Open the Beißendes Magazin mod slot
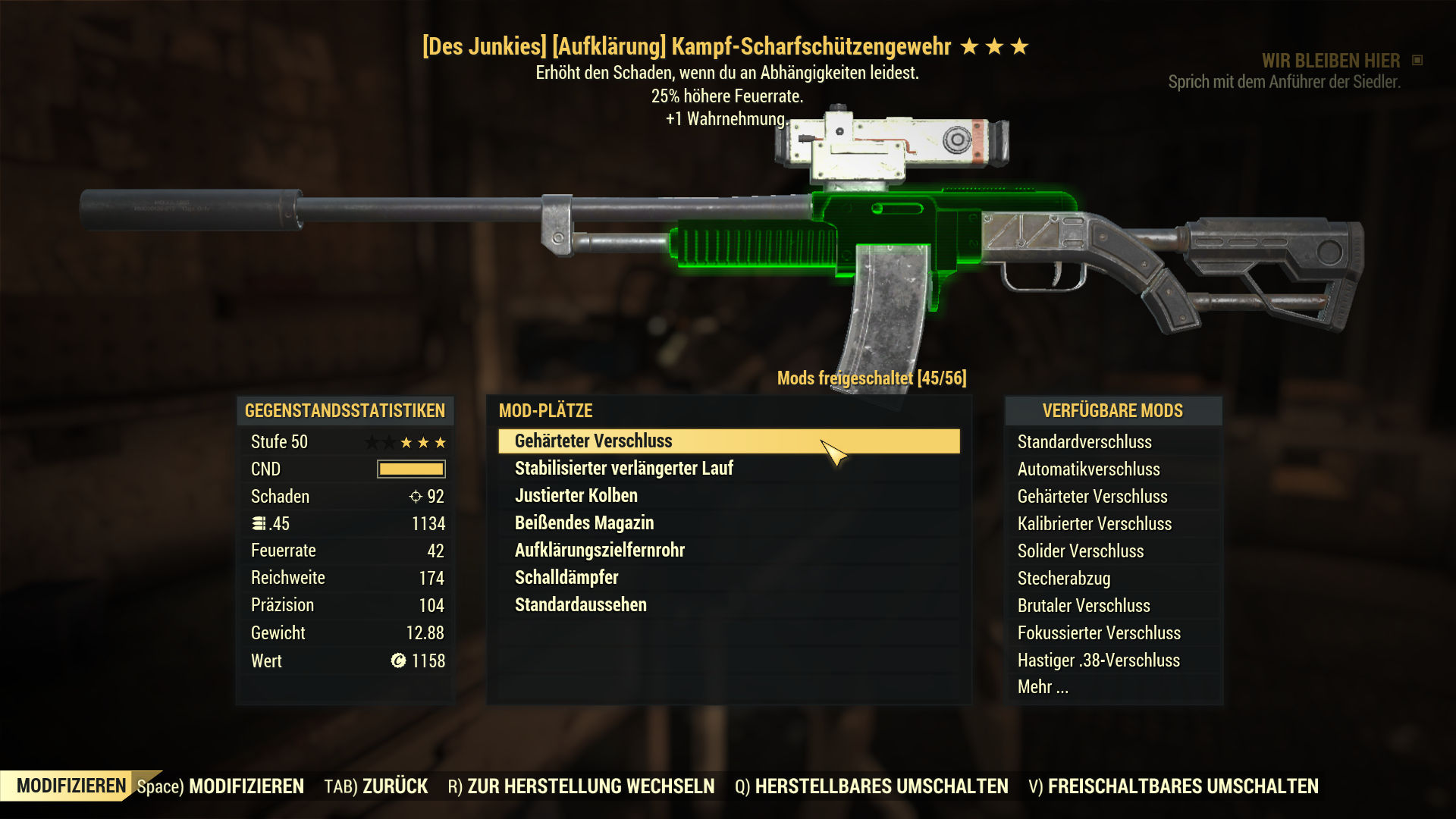Screen dimensions: 1456x819 click(x=584, y=523)
